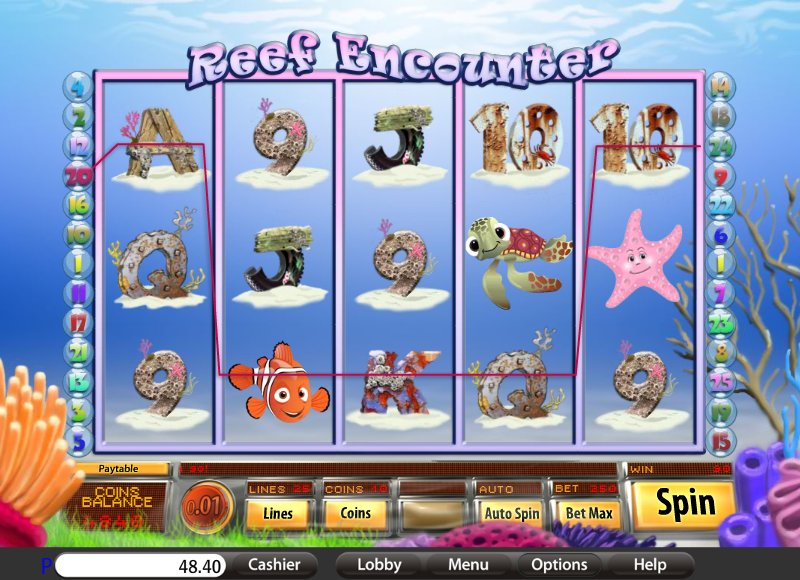
Task: Choose payline bubble number 25
Action: pyautogui.click(x=719, y=381)
